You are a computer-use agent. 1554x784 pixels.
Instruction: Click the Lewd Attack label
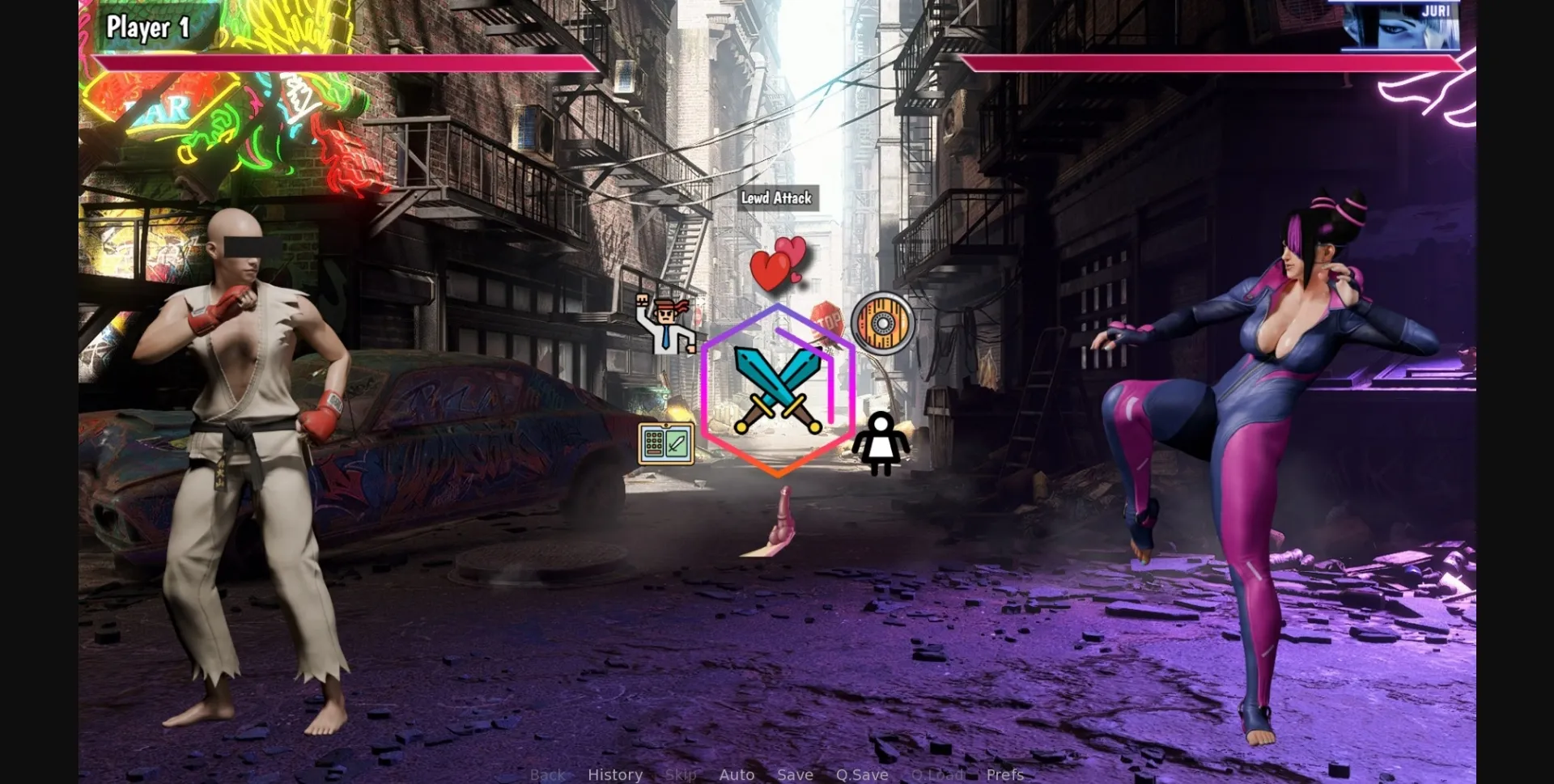[x=778, y=197]
